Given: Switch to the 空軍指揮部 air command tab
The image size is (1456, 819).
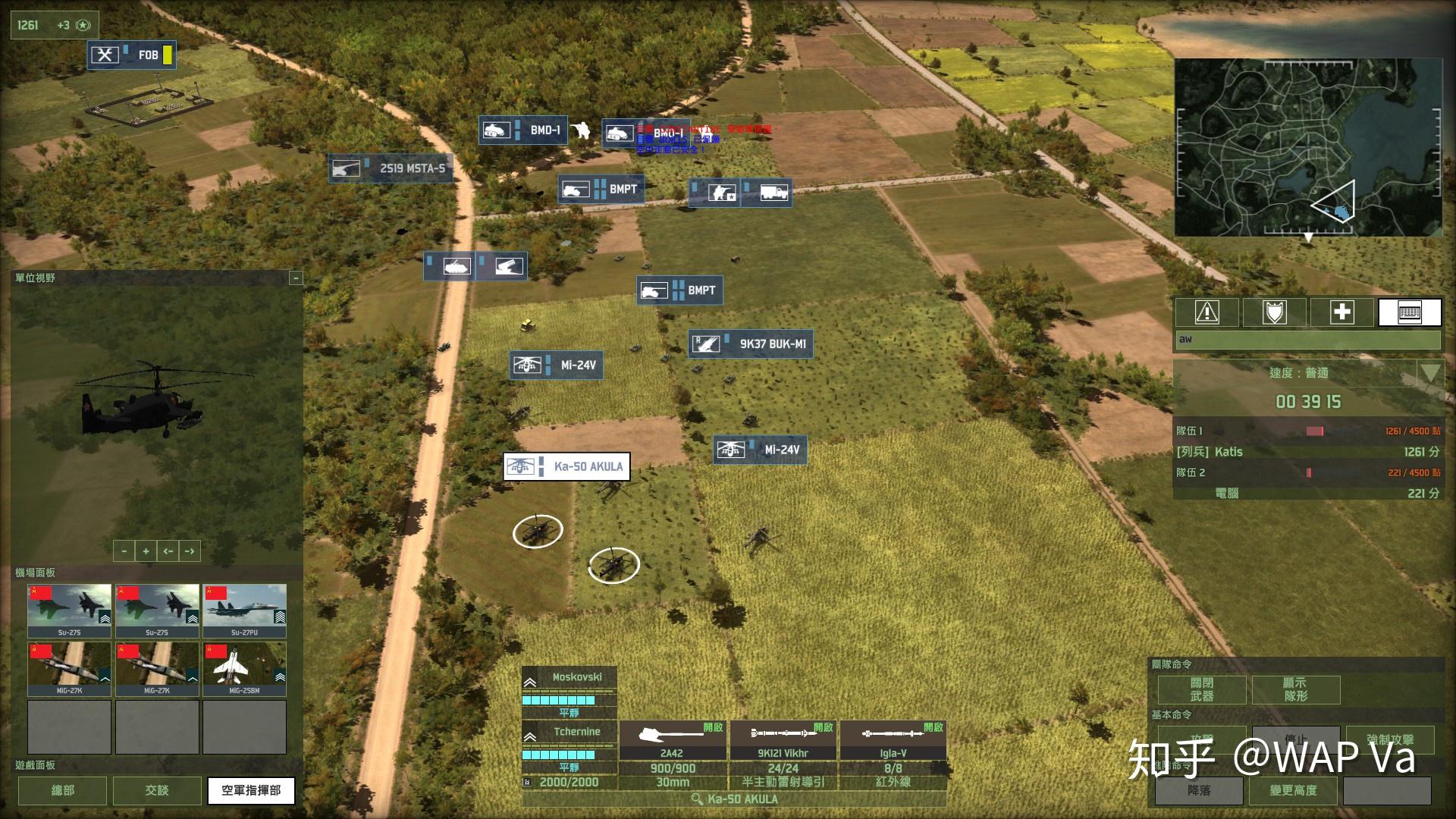Looking at the screenshot, I should pos(251,790).
